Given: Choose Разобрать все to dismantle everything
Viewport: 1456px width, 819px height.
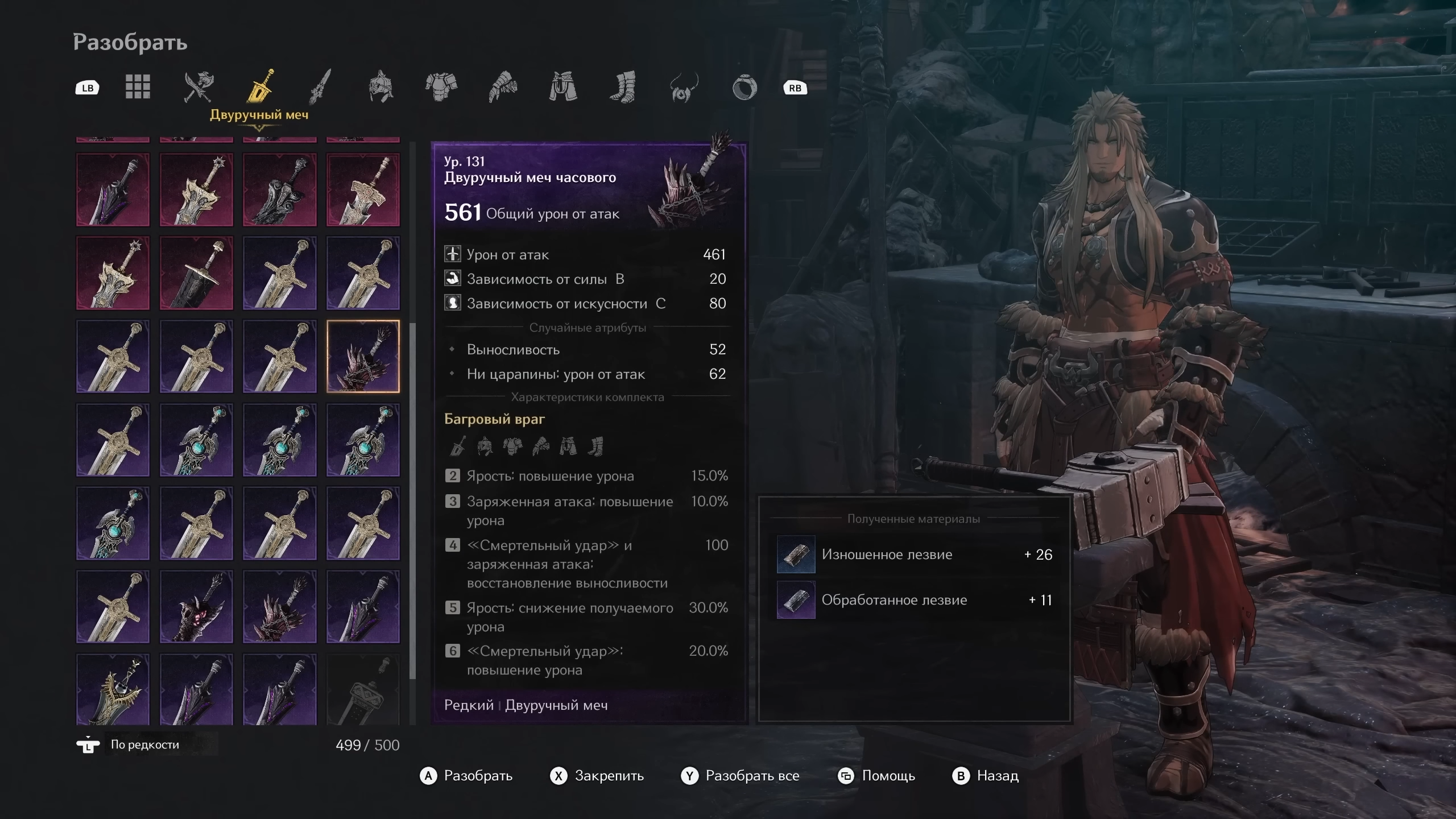Looking at the screenshot, I should coord(741,776).
